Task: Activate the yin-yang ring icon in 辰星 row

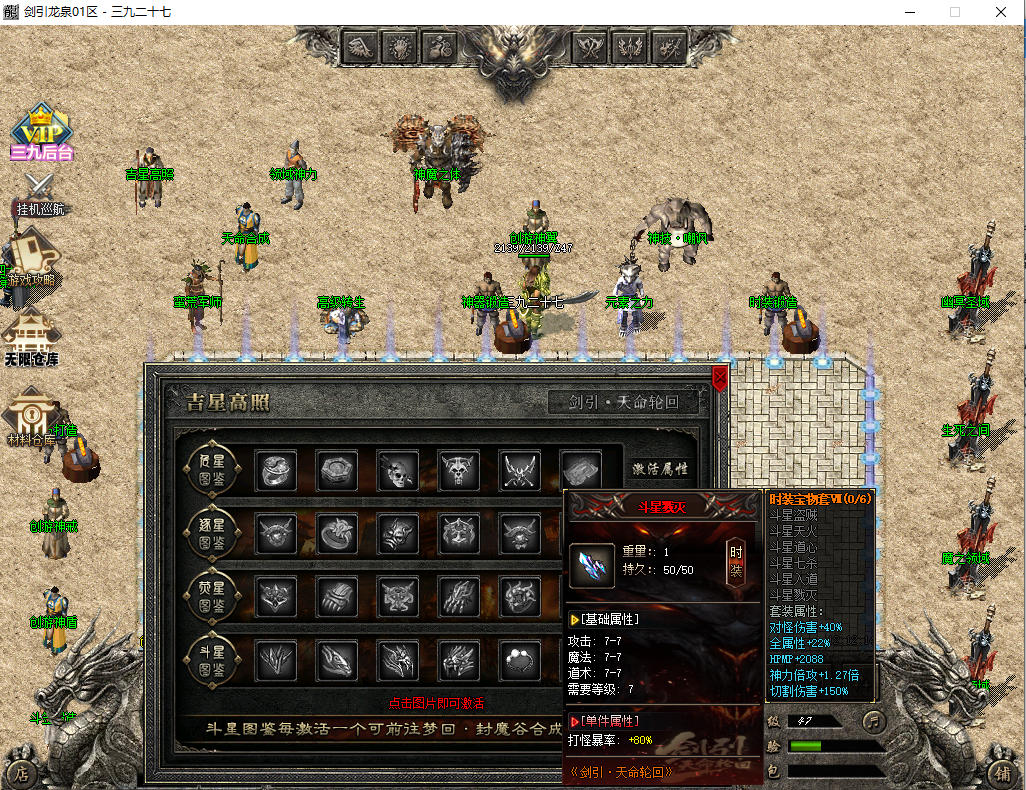Action: [277, 470]
